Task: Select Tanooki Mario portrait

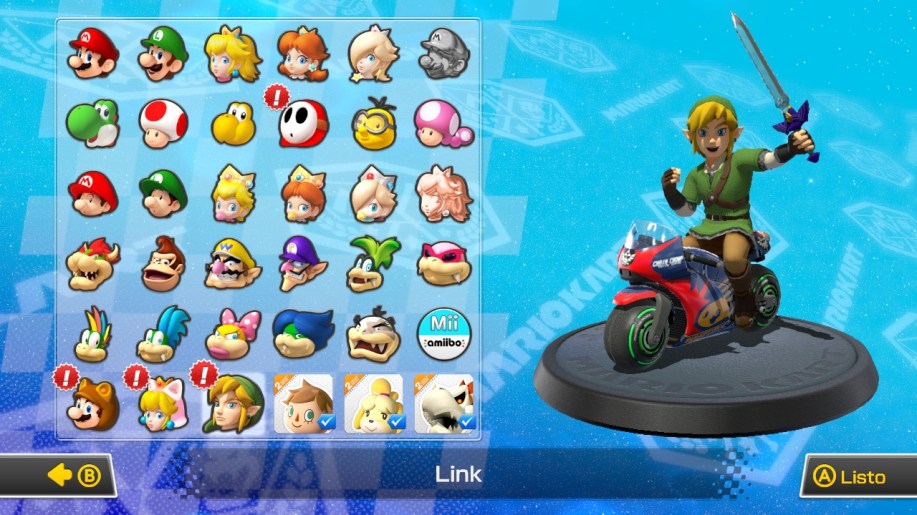Action: [93, 404]
